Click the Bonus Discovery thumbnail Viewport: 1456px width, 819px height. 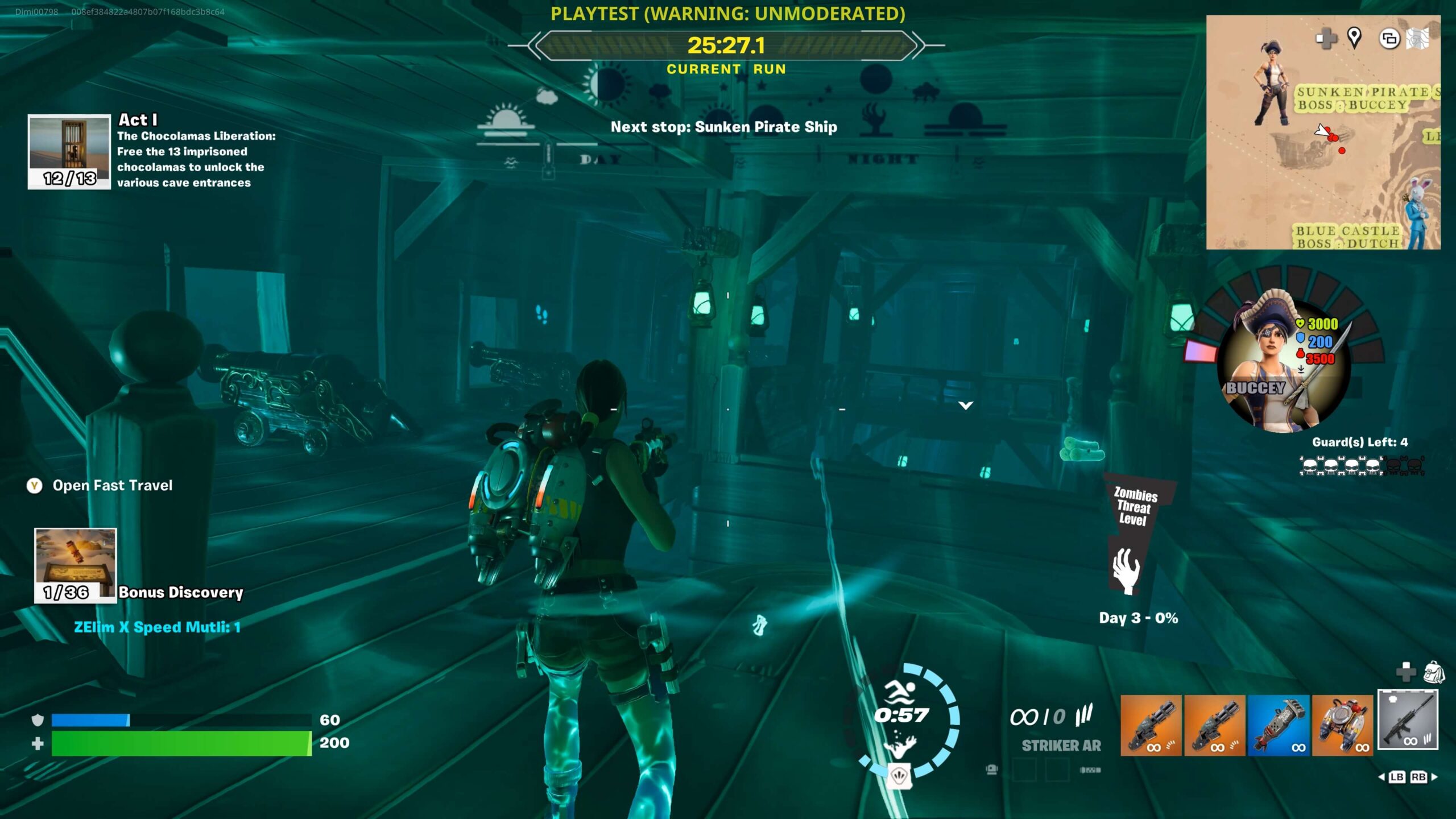pyautogui.click(x=75, y=564)
